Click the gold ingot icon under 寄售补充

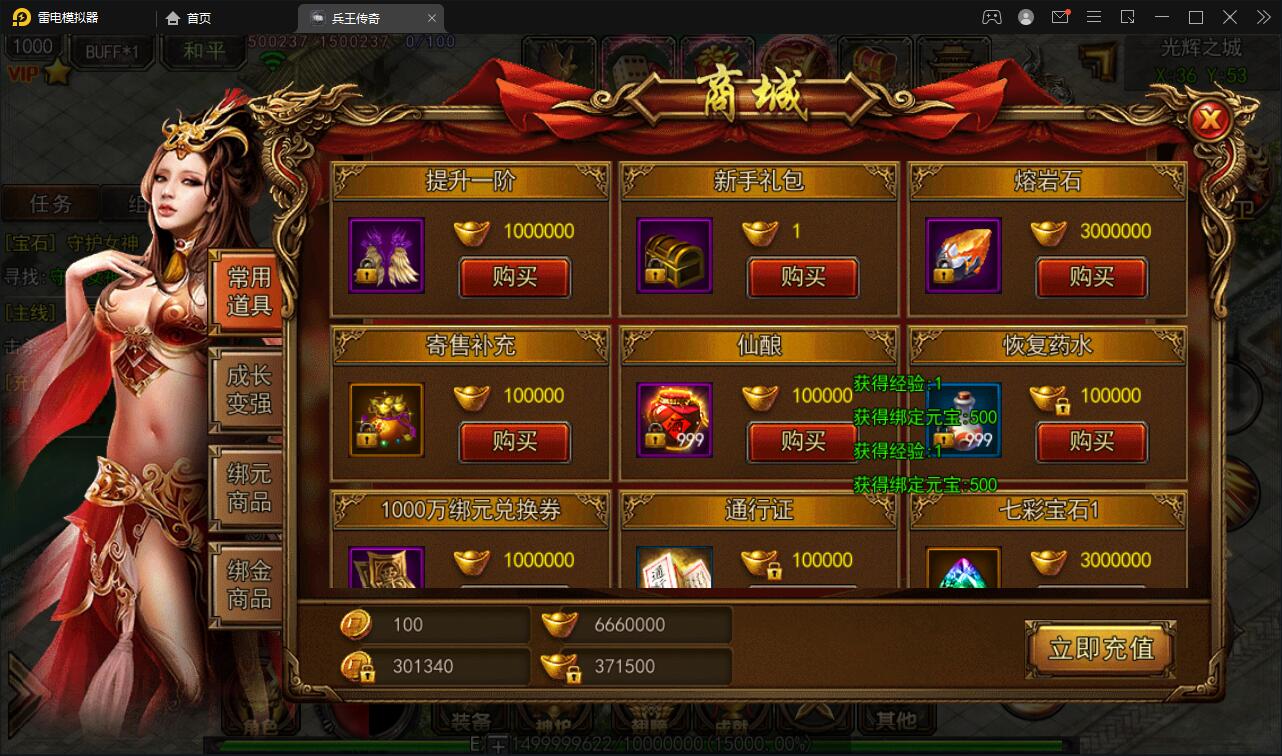pos(385,421)
